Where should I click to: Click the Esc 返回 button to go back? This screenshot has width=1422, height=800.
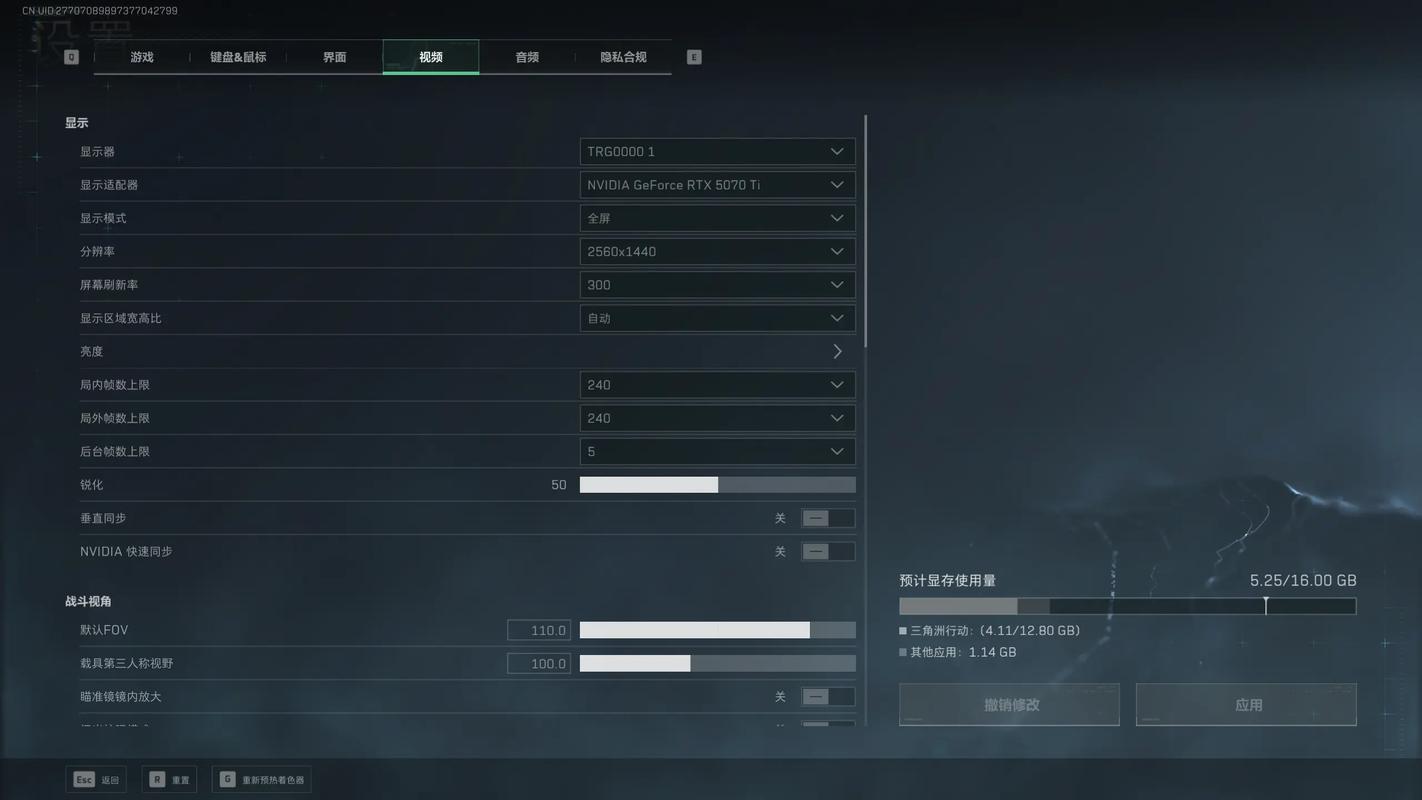(x=95, y=777)
